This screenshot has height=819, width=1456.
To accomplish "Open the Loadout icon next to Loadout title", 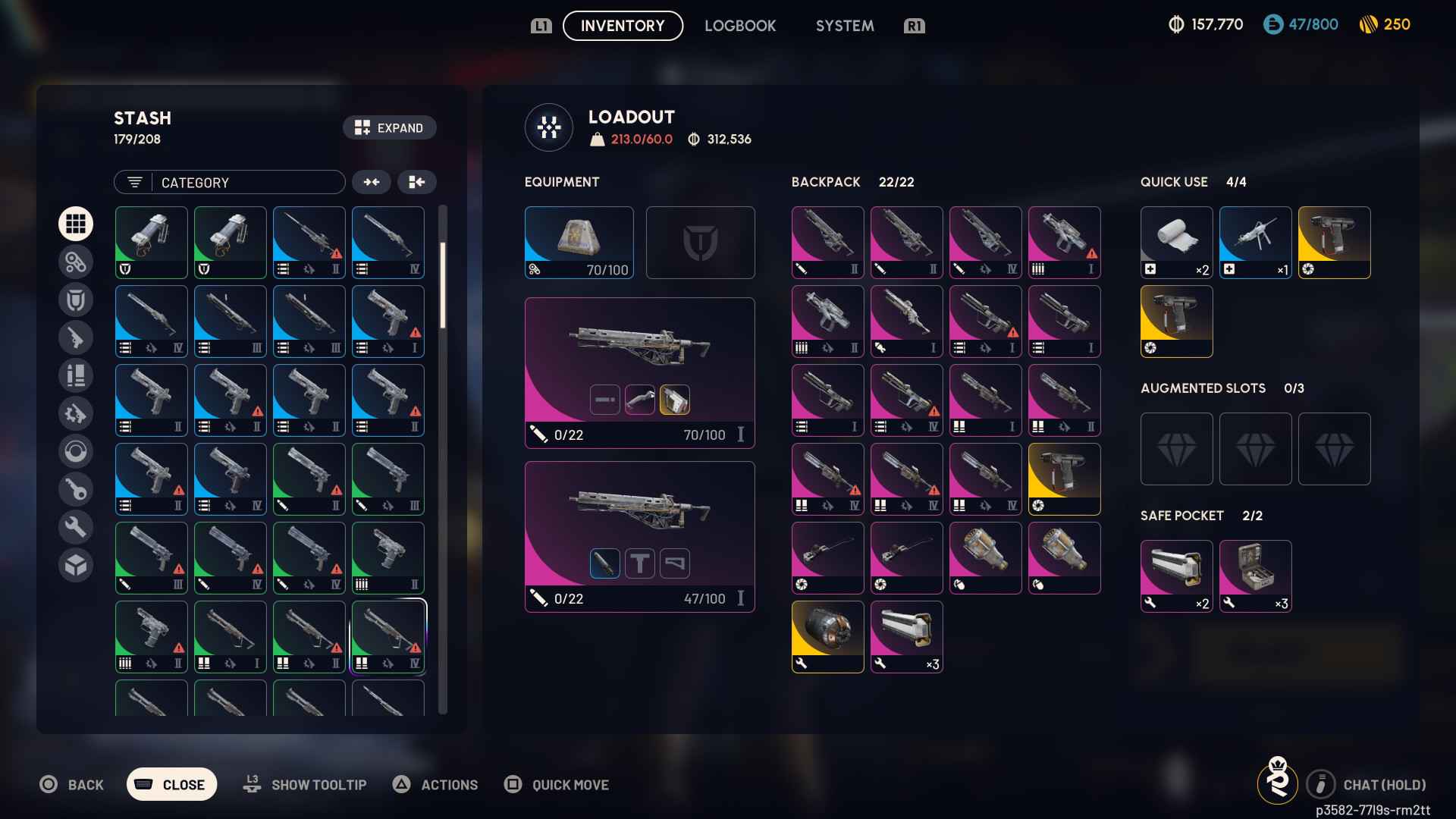I will pos(548,127).
